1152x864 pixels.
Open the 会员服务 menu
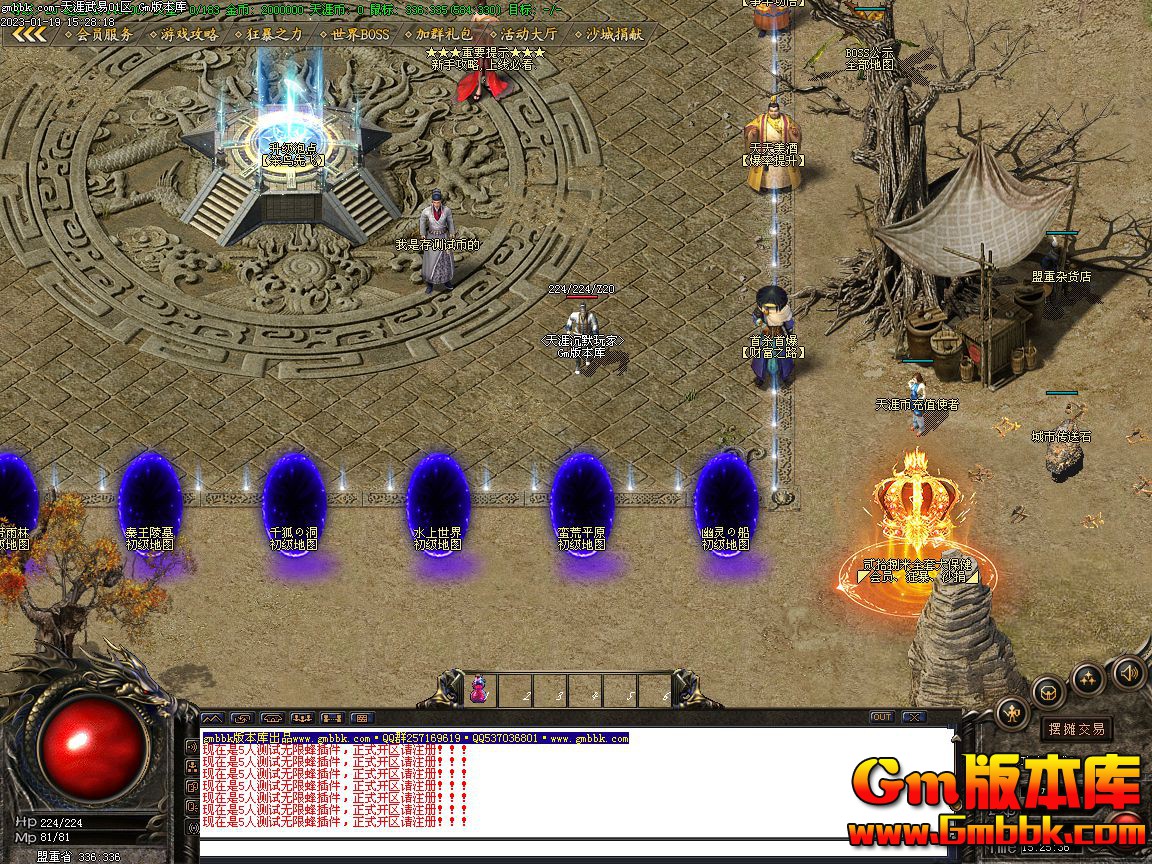point(98,34)
